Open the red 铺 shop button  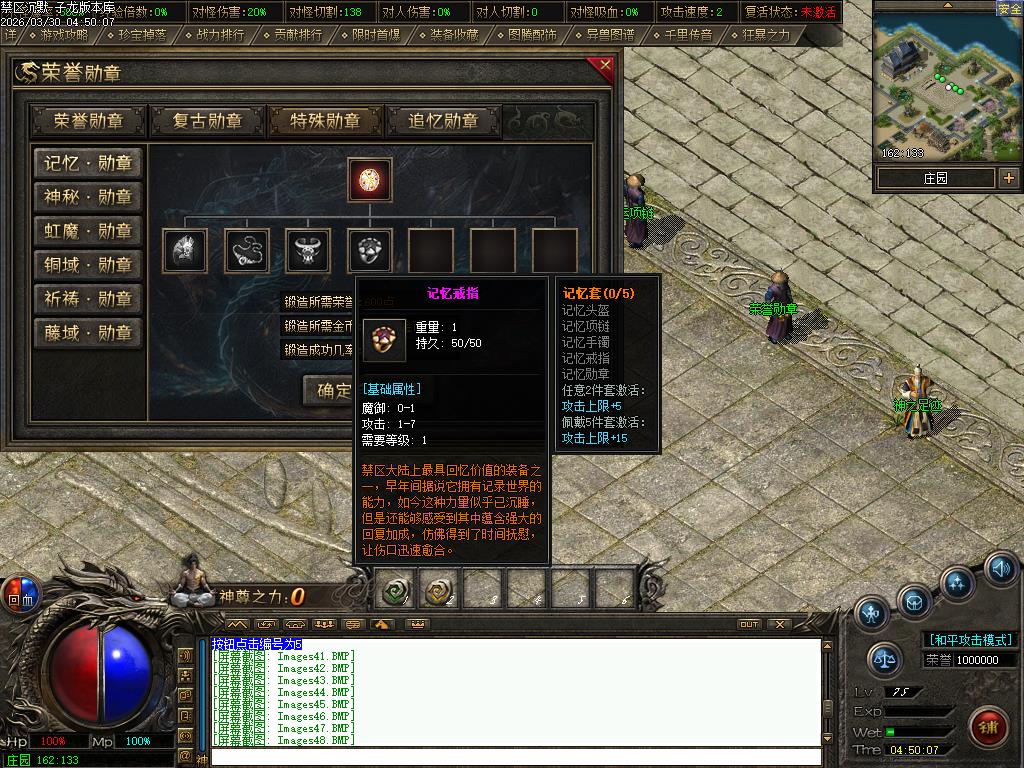pyautogui.click(x=989, y=725)
